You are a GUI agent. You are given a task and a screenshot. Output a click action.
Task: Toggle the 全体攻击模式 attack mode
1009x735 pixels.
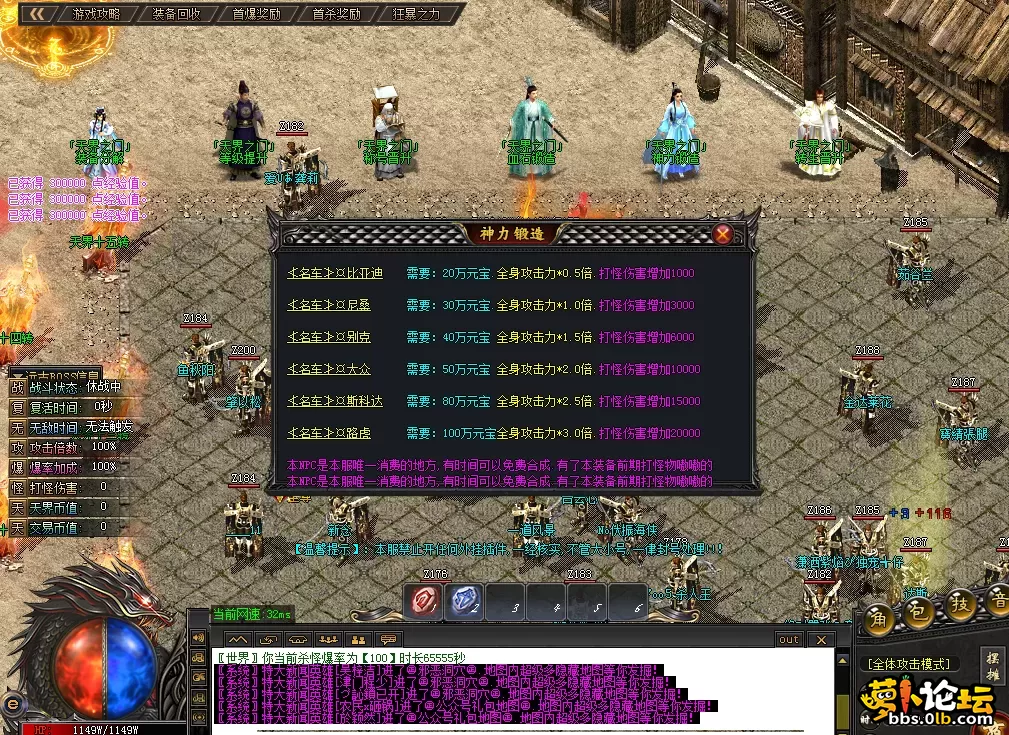[909, 663]
